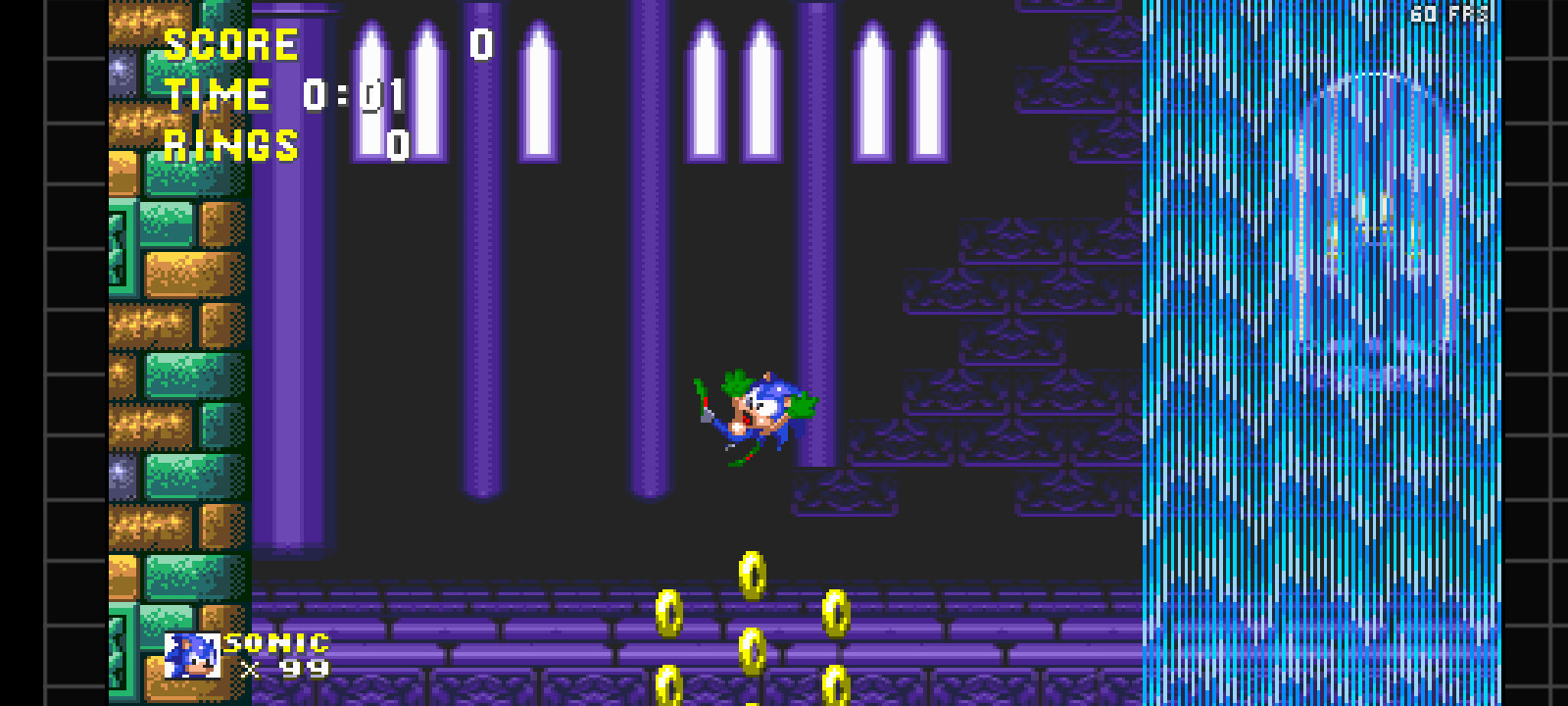Screen dimensions: 1568x706
Task: Click the leftmost ring above the floor
Action: click(x=668, y=613)
